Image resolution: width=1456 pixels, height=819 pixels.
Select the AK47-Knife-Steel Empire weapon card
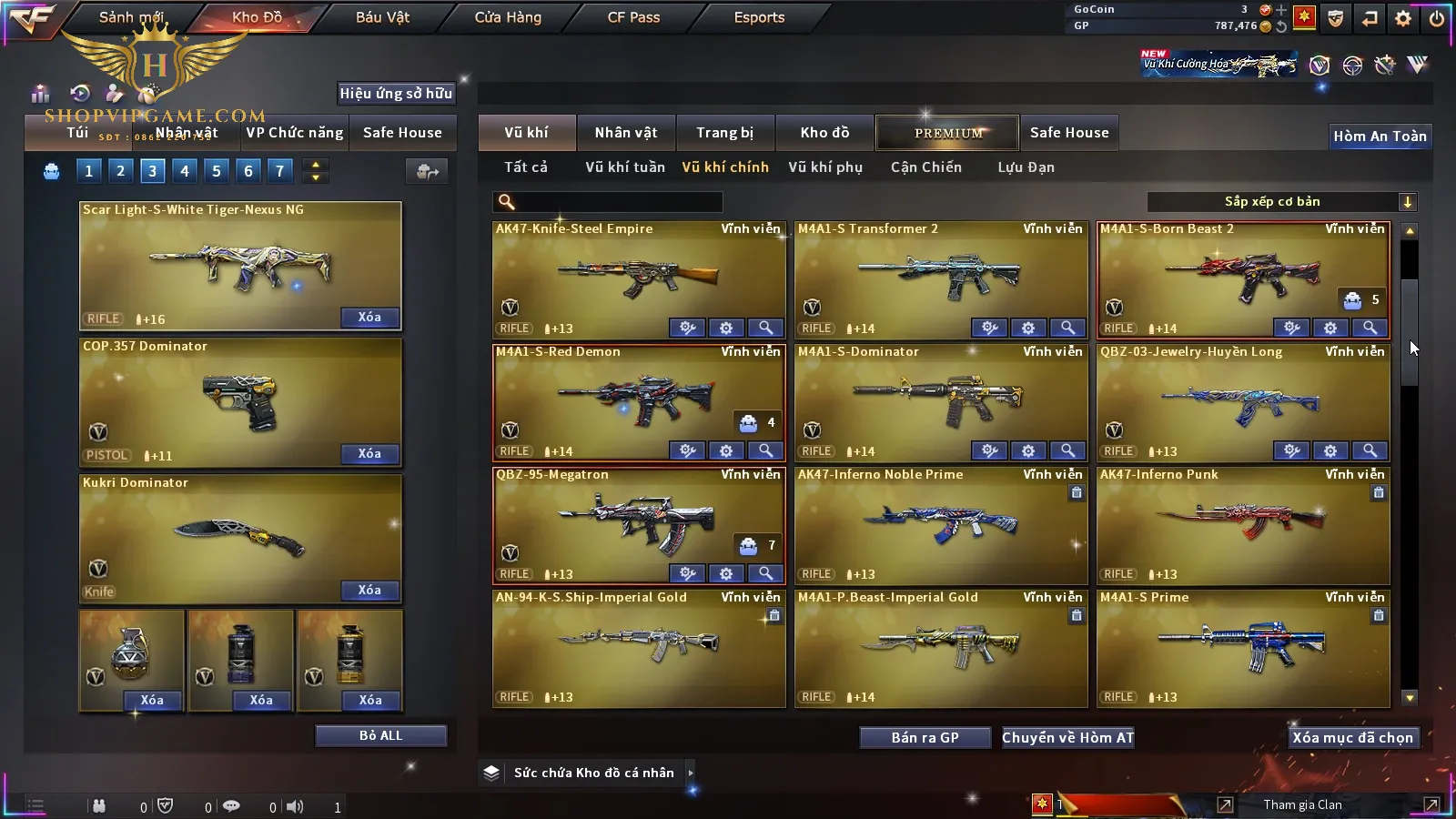coord(638,273)
